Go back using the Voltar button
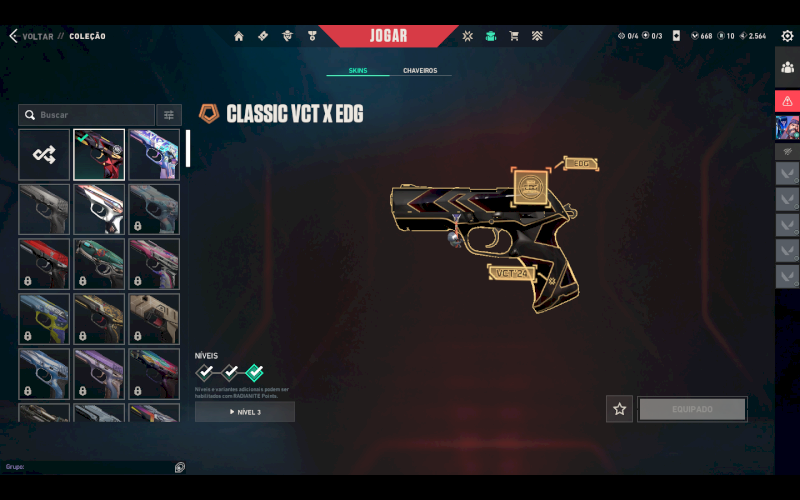Viewport: 800px width, 500px height. (30, 36)
